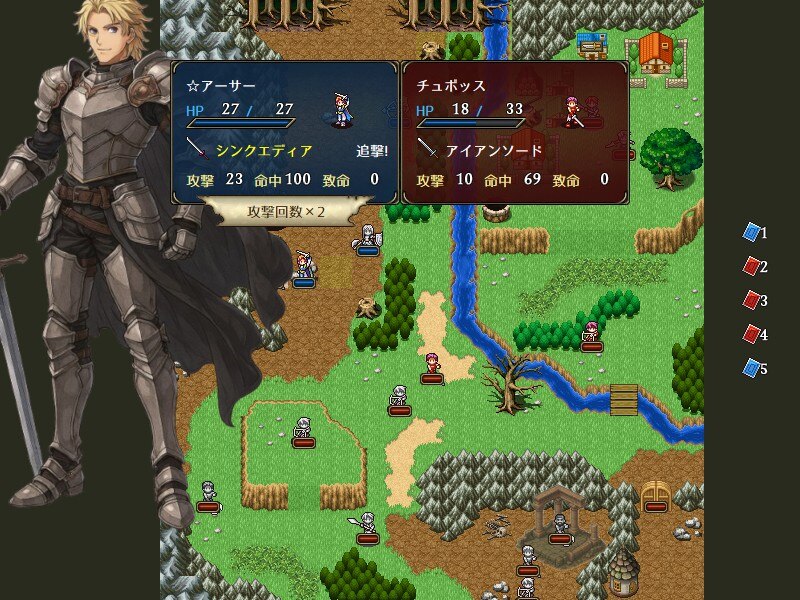Click the 攻撃回数×2 banner
The width and height of the screenshot is (800, 600).
point(286,212)
